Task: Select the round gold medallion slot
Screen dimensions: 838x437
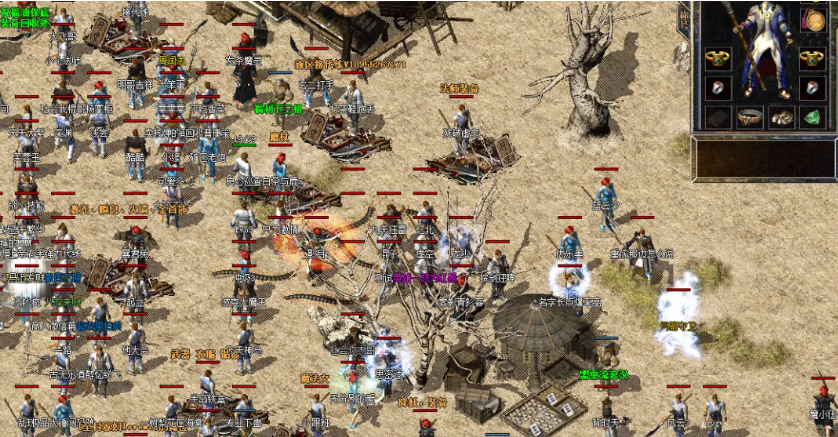Action: (813, 21)
